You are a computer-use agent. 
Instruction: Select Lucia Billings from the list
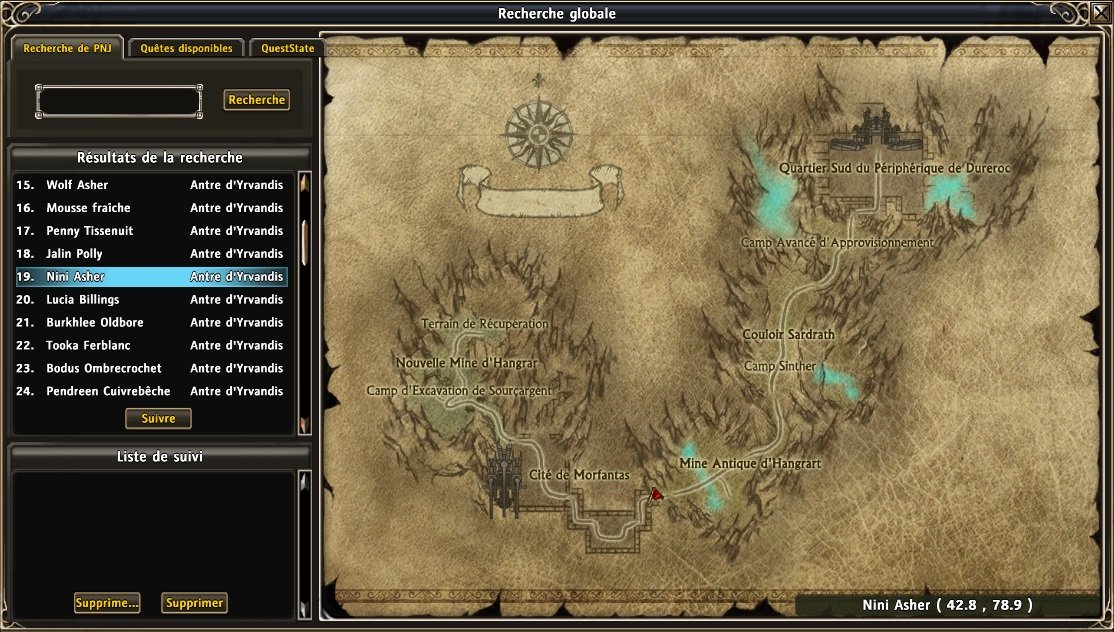[150, 300]
